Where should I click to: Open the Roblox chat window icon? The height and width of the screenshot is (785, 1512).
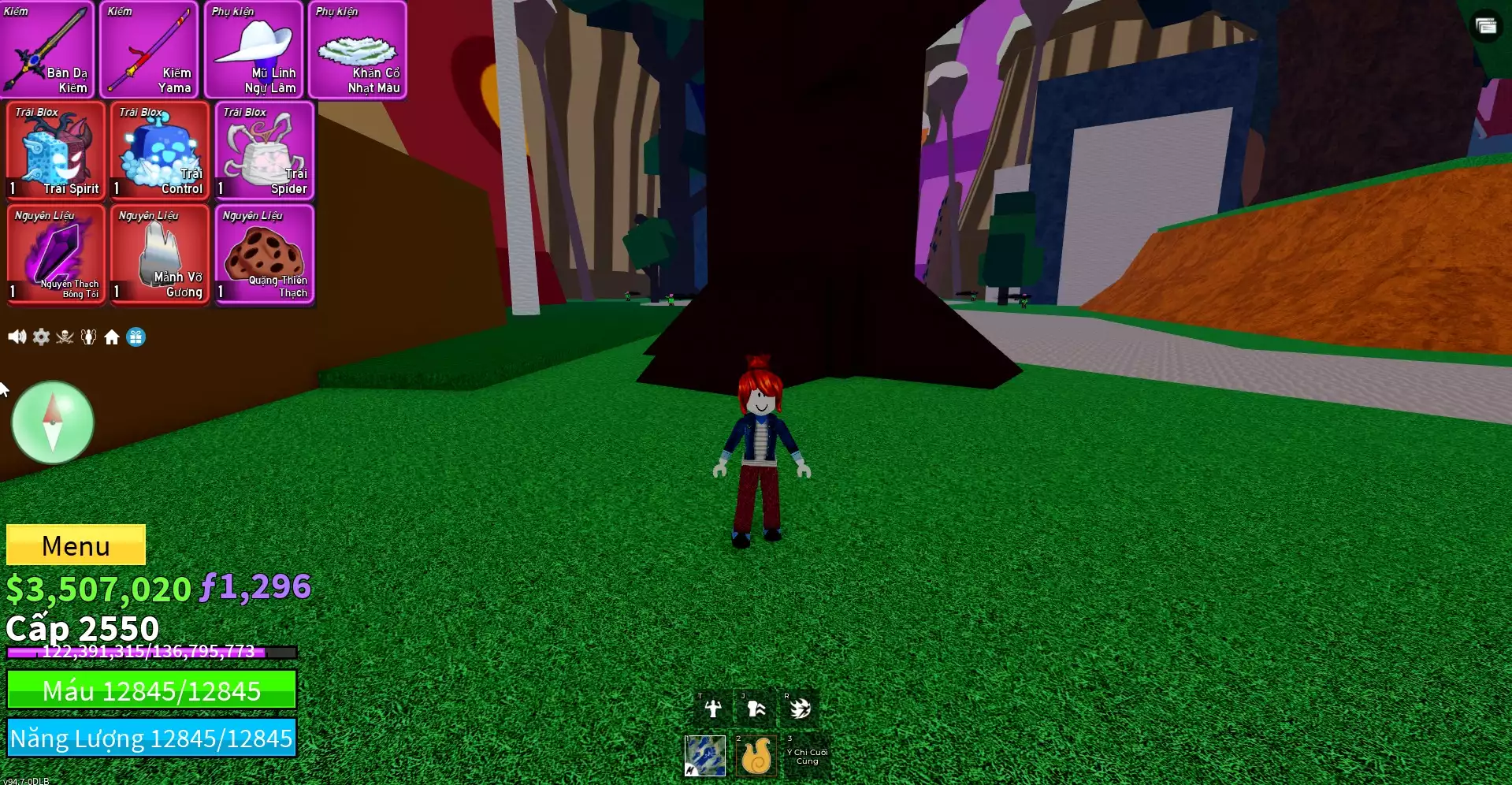click(1486, 27)
